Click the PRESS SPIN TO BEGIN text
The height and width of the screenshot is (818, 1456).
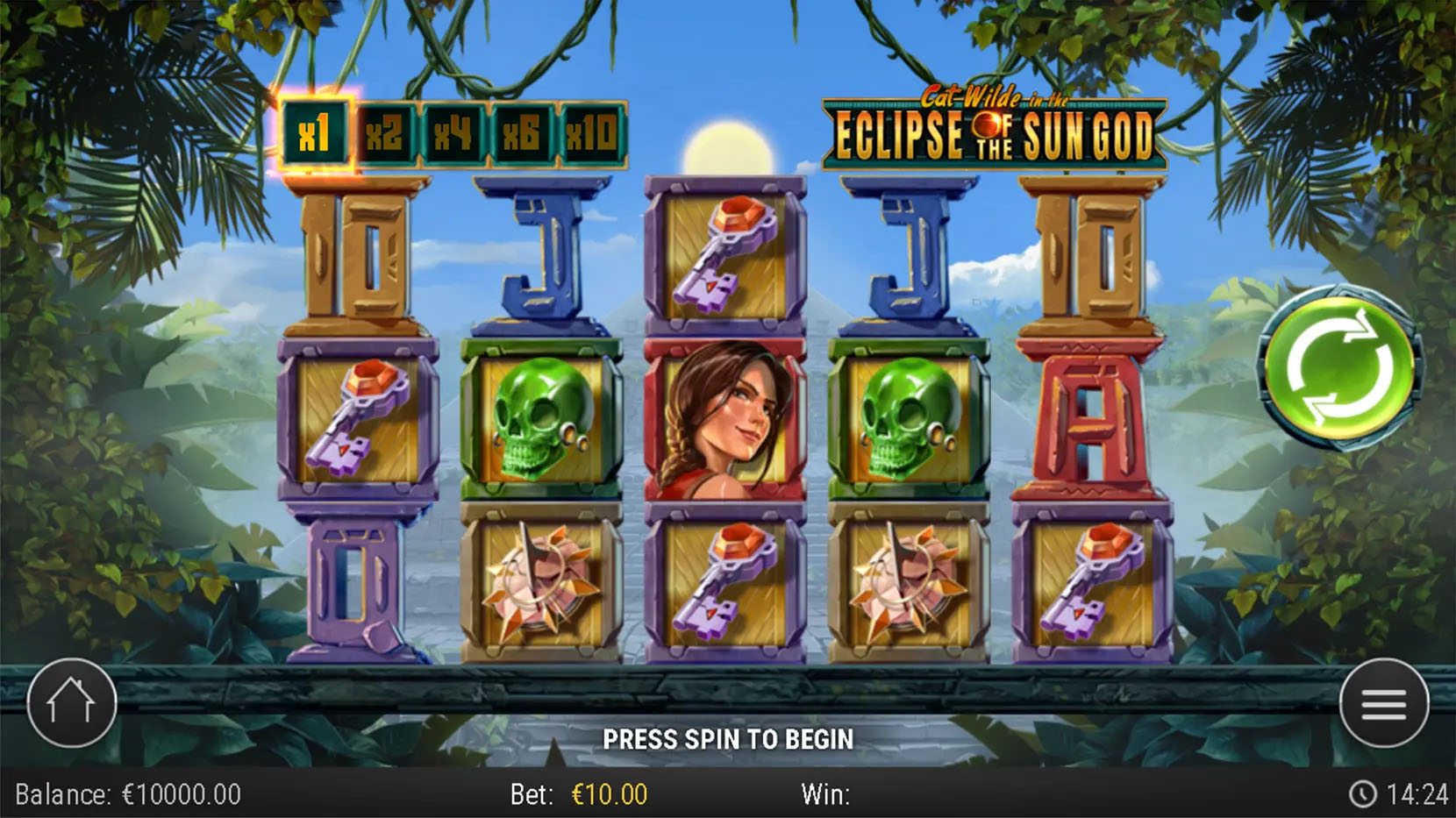(728, 739)
